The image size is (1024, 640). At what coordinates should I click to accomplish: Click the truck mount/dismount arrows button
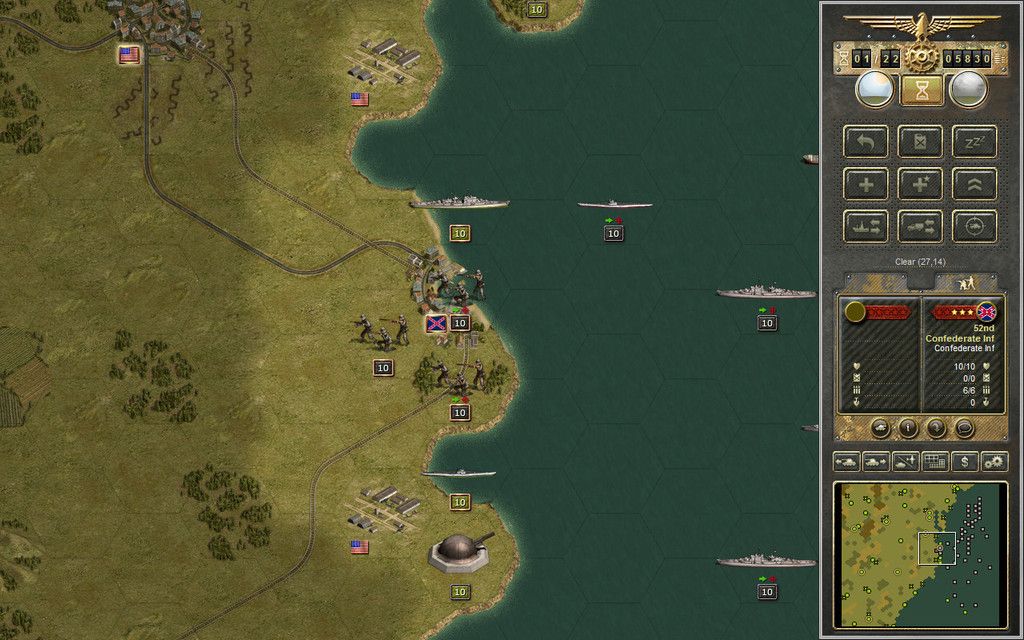pos(920,226)
